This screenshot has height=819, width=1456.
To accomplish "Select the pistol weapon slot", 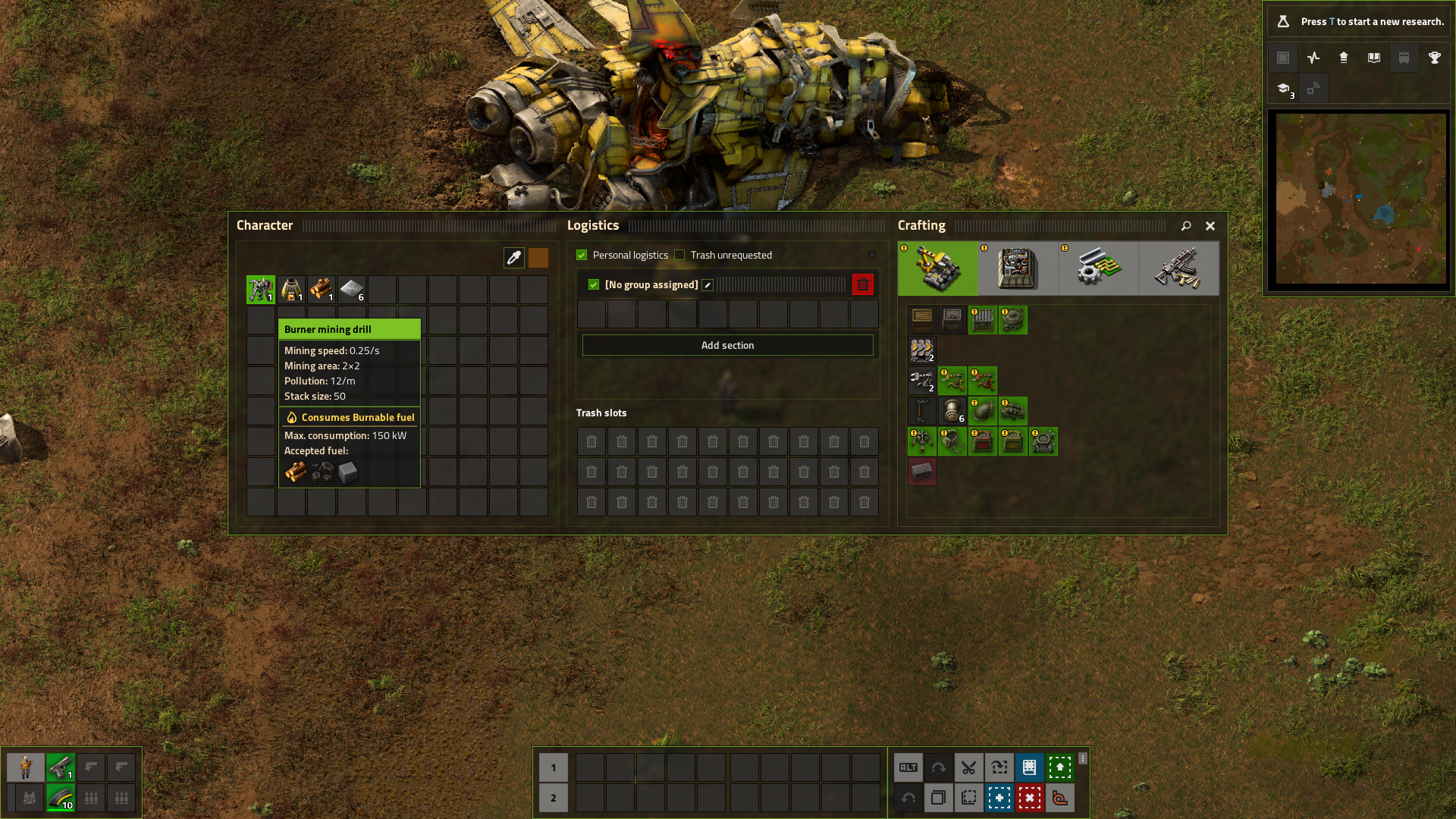I will click(61, 767).
